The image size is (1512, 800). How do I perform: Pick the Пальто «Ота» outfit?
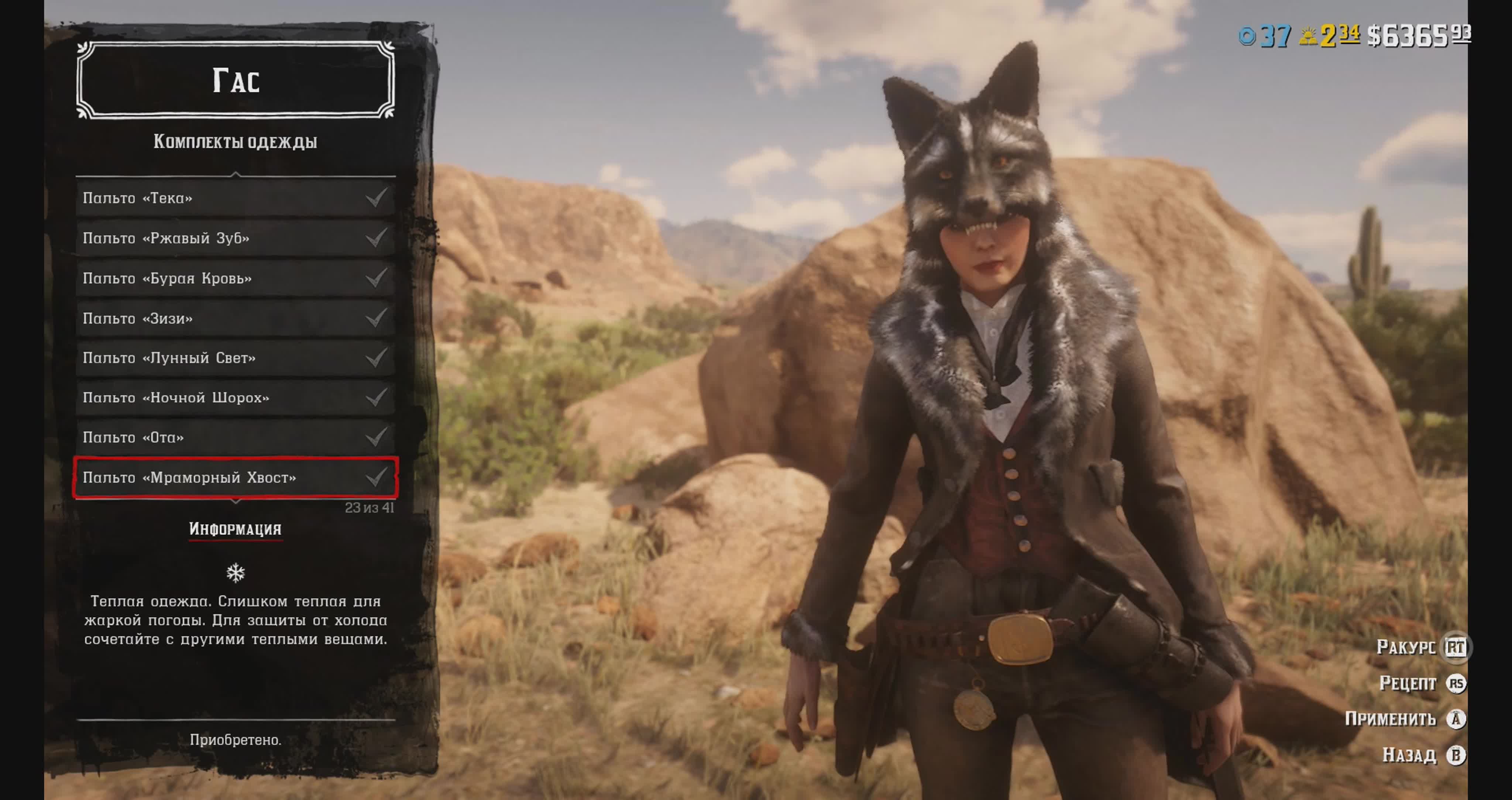[235, 438]
